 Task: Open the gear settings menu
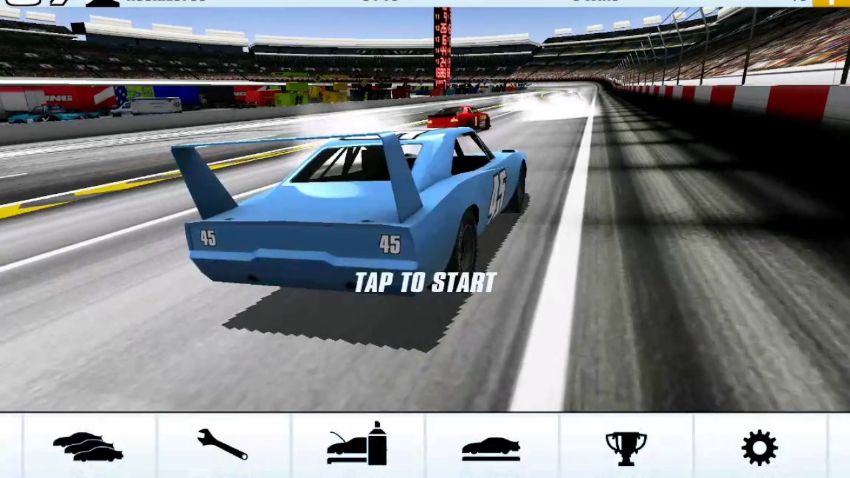tap(759, 447)
